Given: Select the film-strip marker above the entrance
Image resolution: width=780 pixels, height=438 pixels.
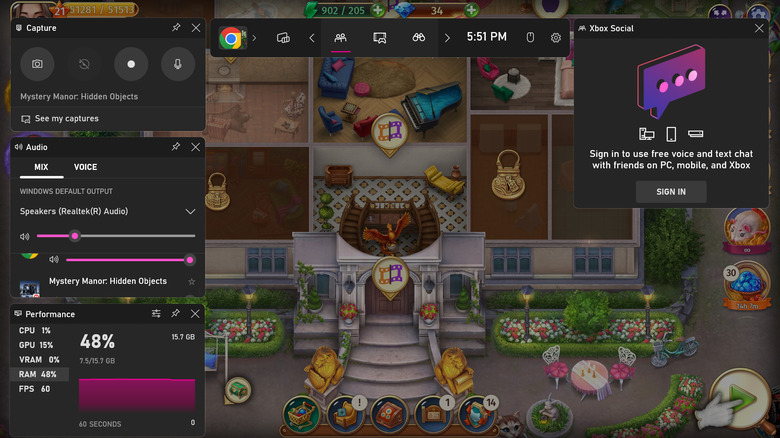Looking at the screenshot, I should [388, 273].
